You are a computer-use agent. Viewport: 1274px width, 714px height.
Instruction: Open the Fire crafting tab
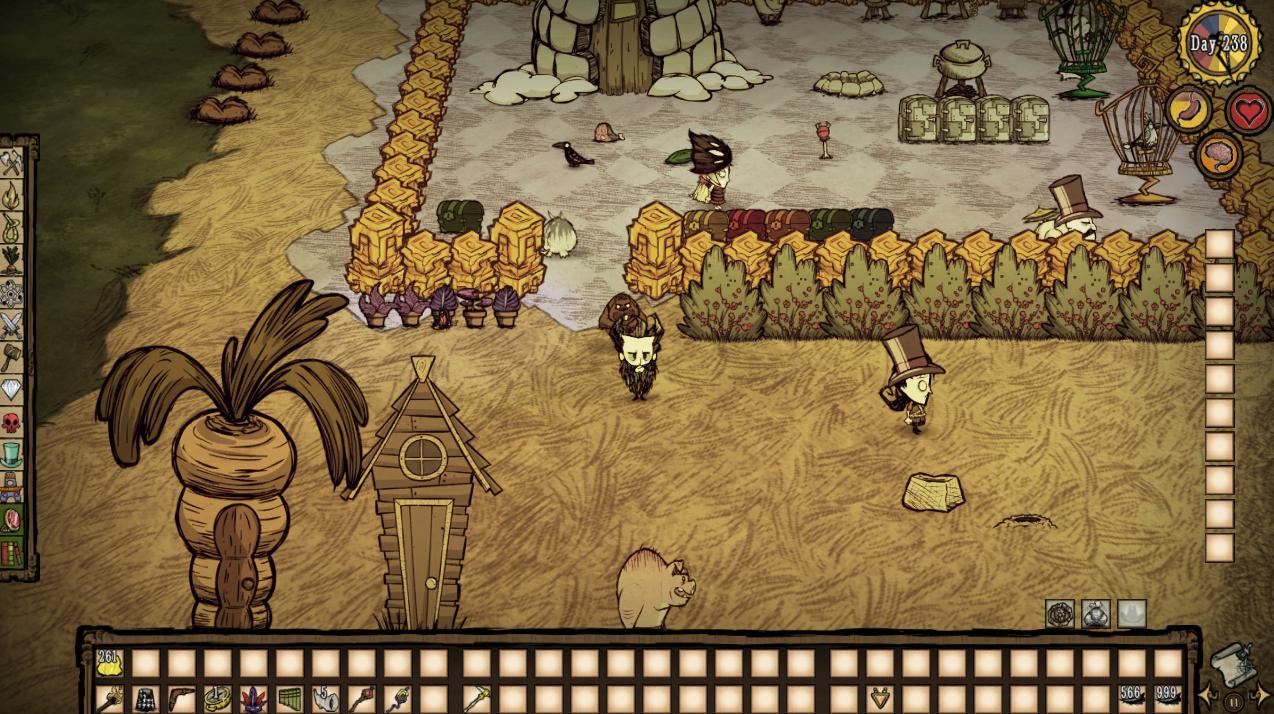12,195
